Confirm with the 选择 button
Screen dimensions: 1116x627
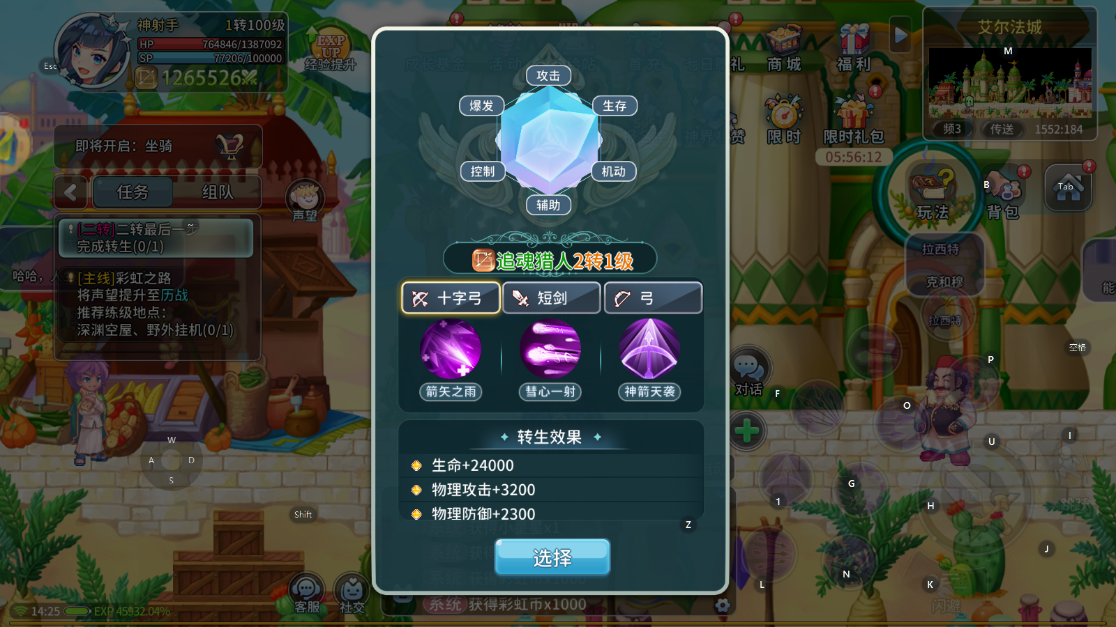(552, 557)
